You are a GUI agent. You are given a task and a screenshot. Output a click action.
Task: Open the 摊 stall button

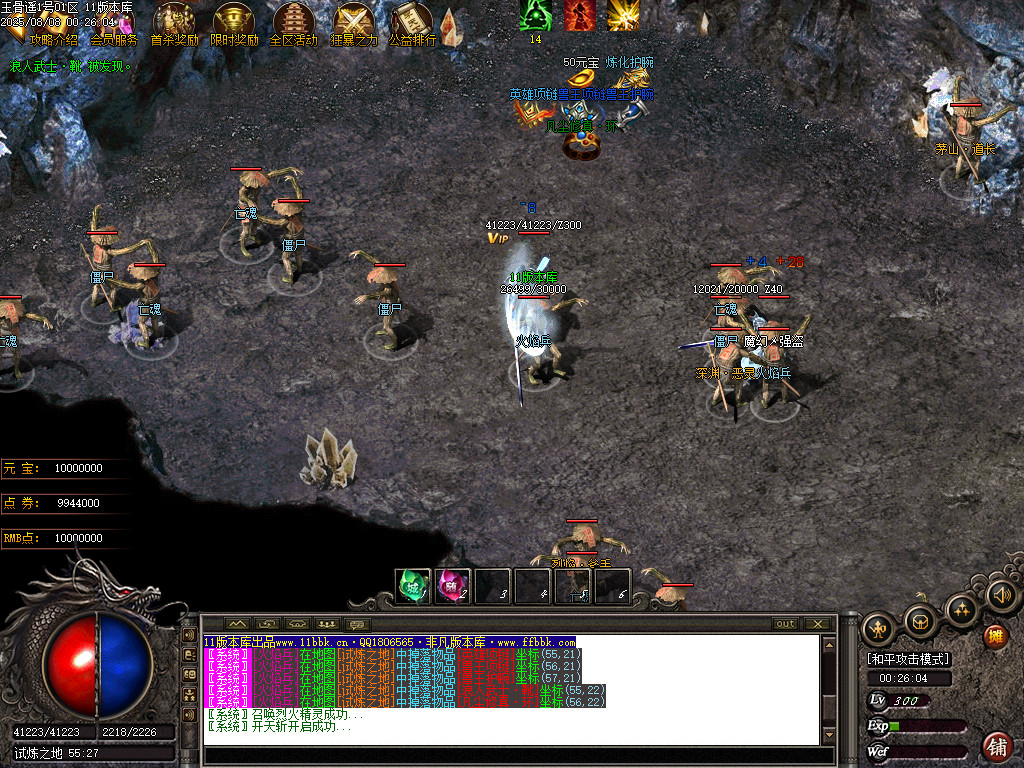click(995, 636)
